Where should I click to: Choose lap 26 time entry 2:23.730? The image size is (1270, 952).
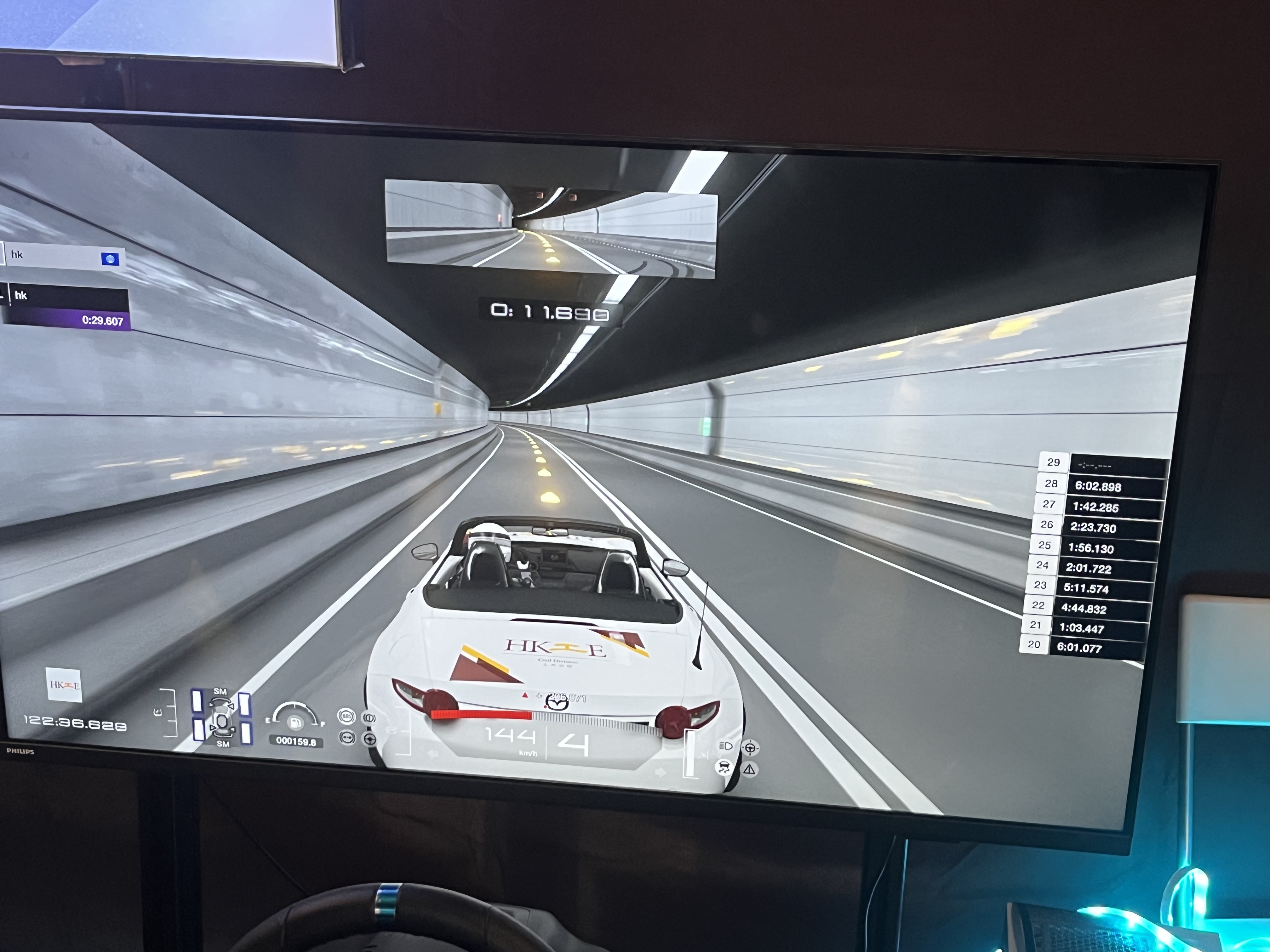pyautogui.click(x=1093, y=527)
